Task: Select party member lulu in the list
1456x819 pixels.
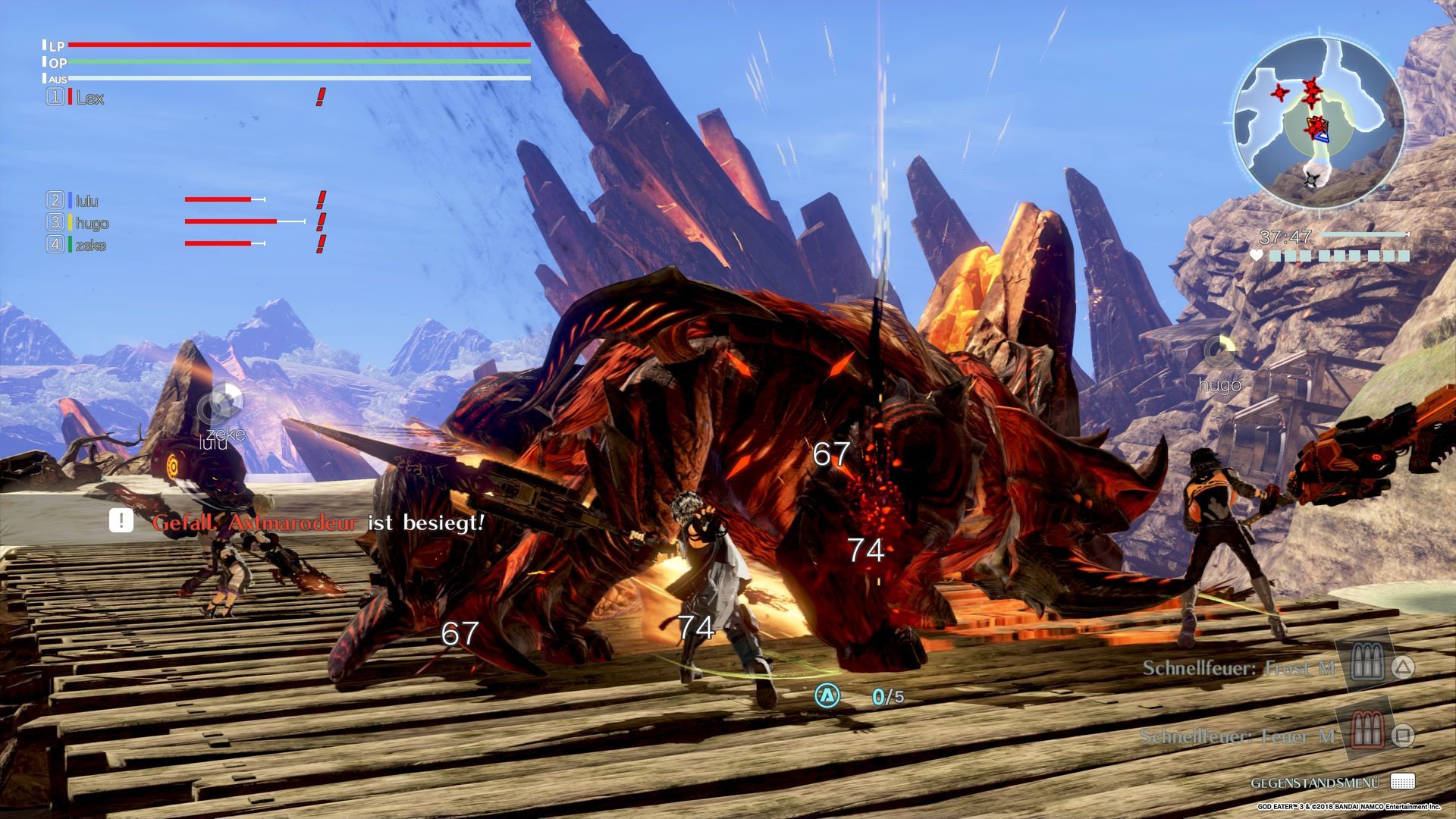Action: (87, 201)
